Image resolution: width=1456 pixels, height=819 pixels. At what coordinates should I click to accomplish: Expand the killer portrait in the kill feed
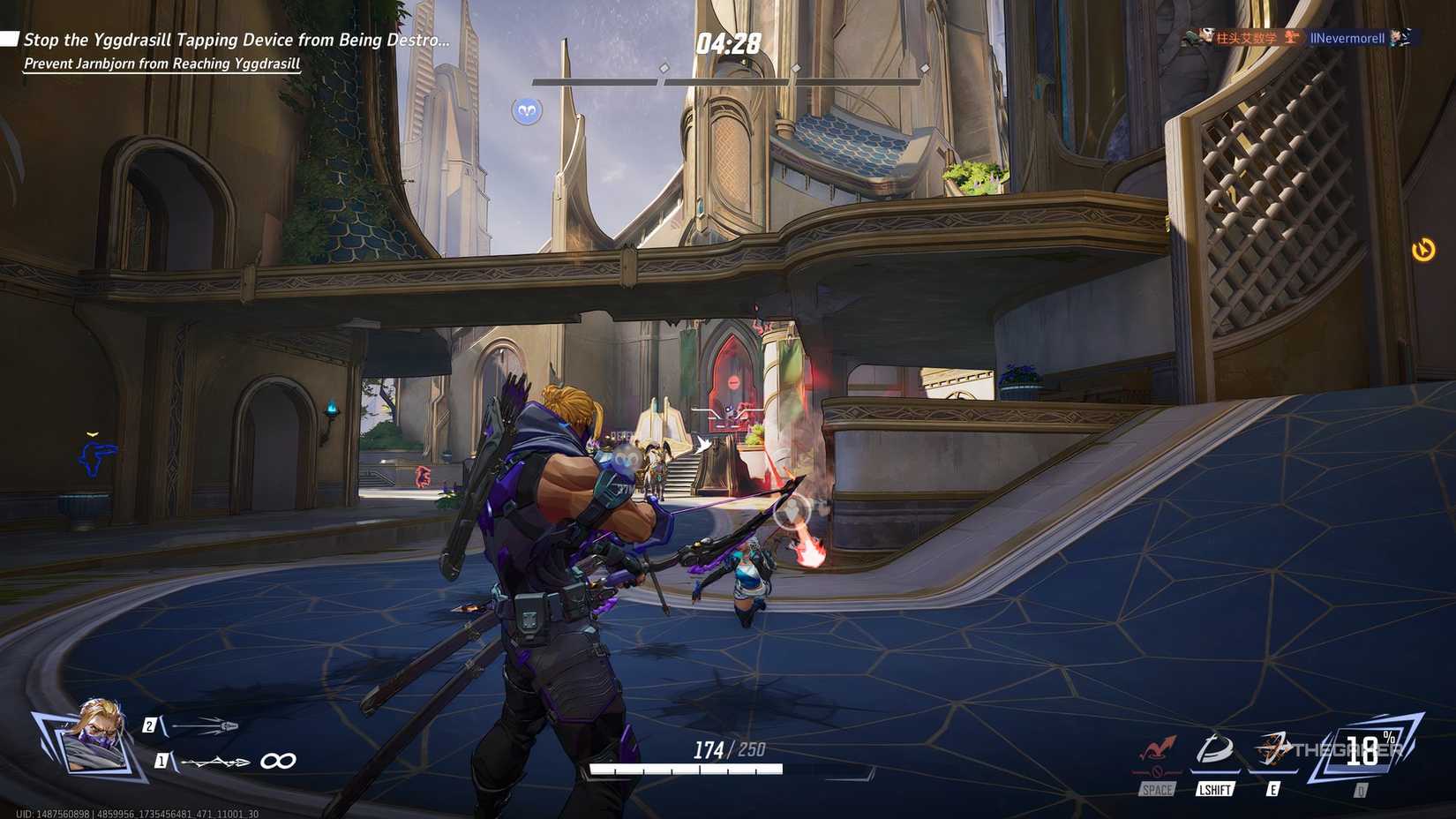click(x=1207, y=37)
